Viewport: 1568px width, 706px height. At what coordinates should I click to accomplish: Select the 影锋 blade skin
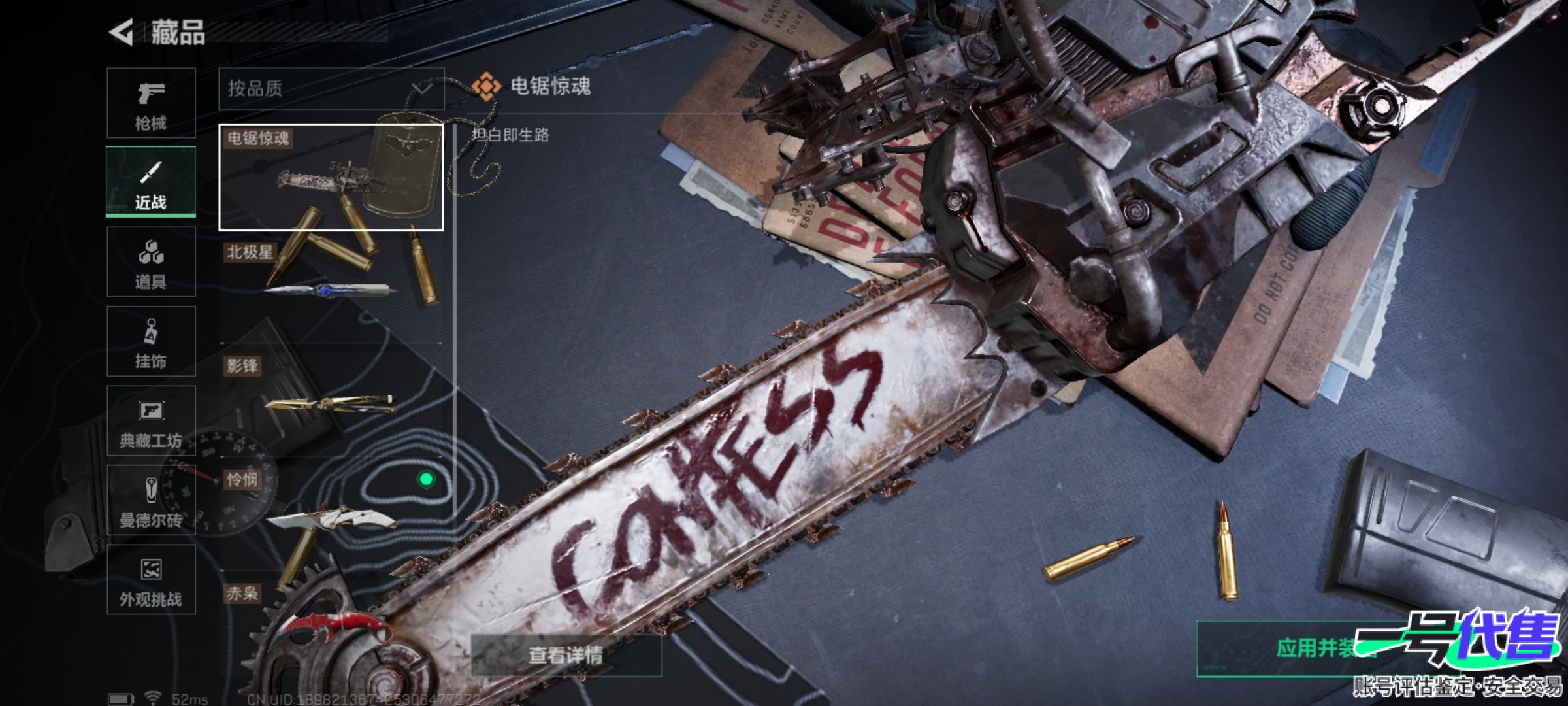point(331,400)
